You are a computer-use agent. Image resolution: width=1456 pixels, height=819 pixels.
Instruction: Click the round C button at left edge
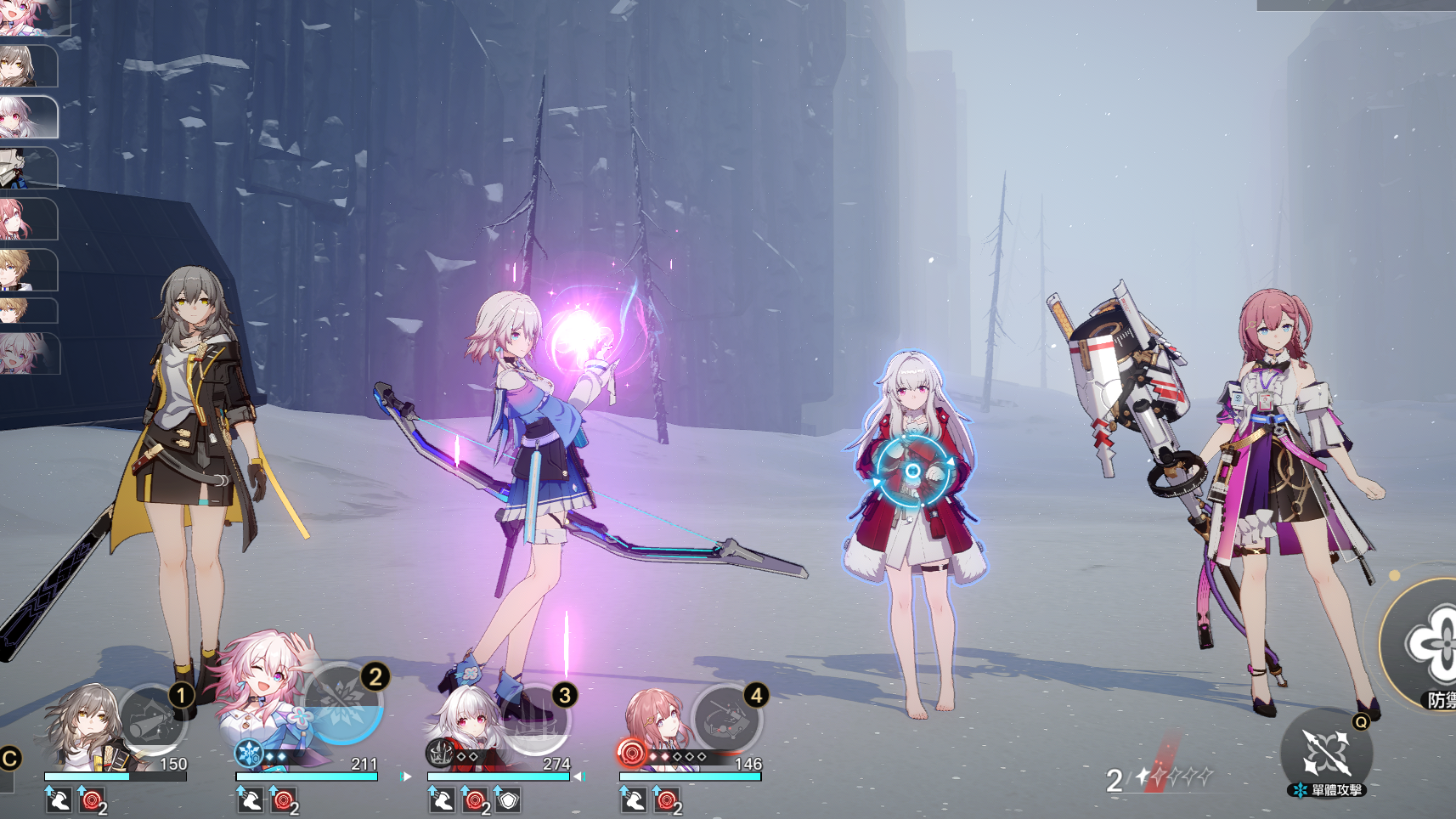coord(9,758)
